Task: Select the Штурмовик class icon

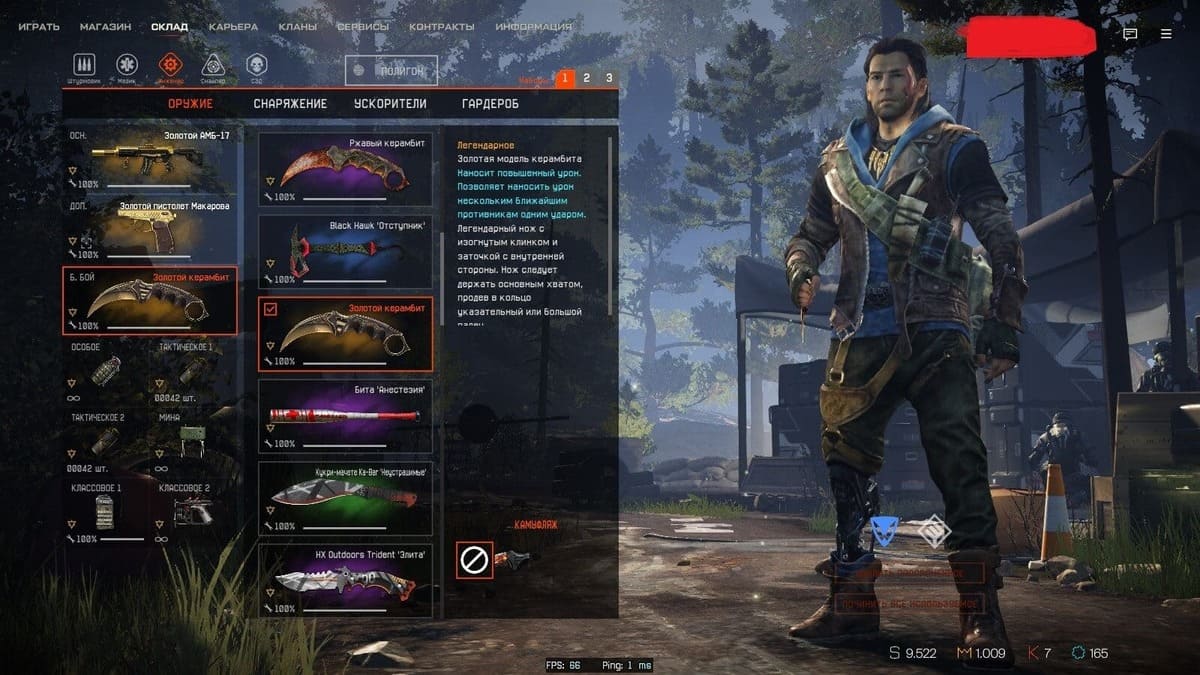Action: pyautogui.click(x=84, y=67)
